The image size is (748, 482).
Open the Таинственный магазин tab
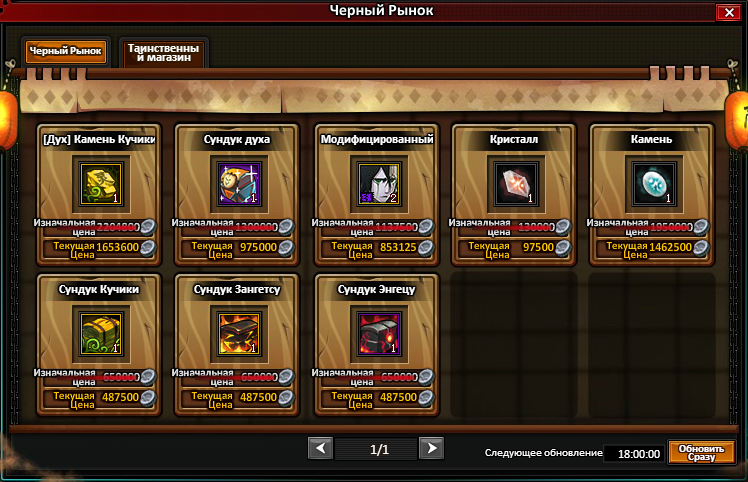[163, 52]
